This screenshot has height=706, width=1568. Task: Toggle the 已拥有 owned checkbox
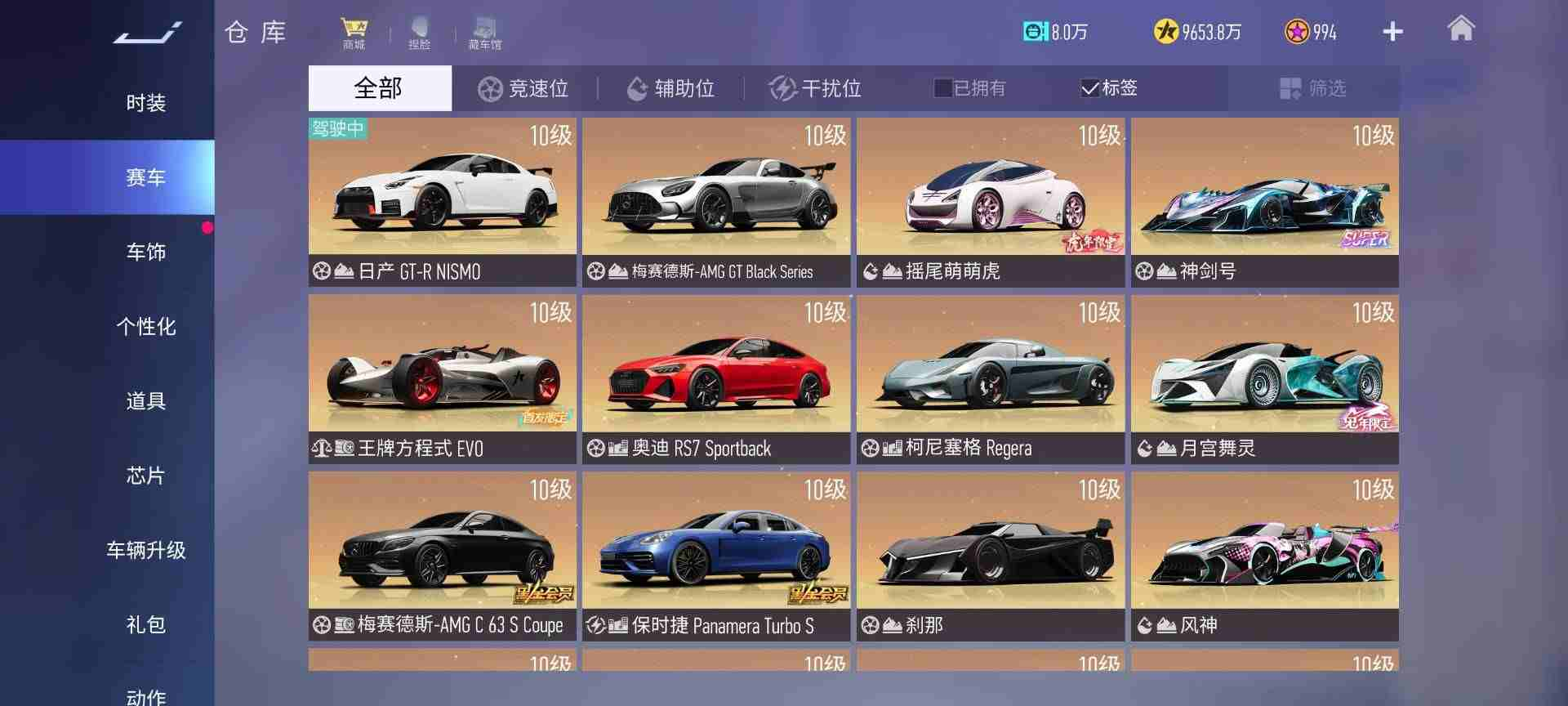(943, 88)
